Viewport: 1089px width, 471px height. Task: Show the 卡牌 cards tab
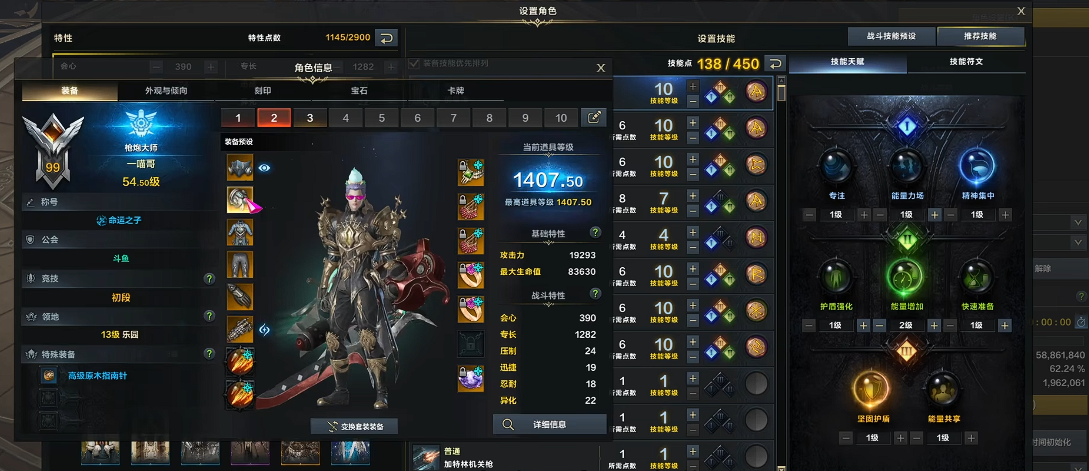[456, 91]
